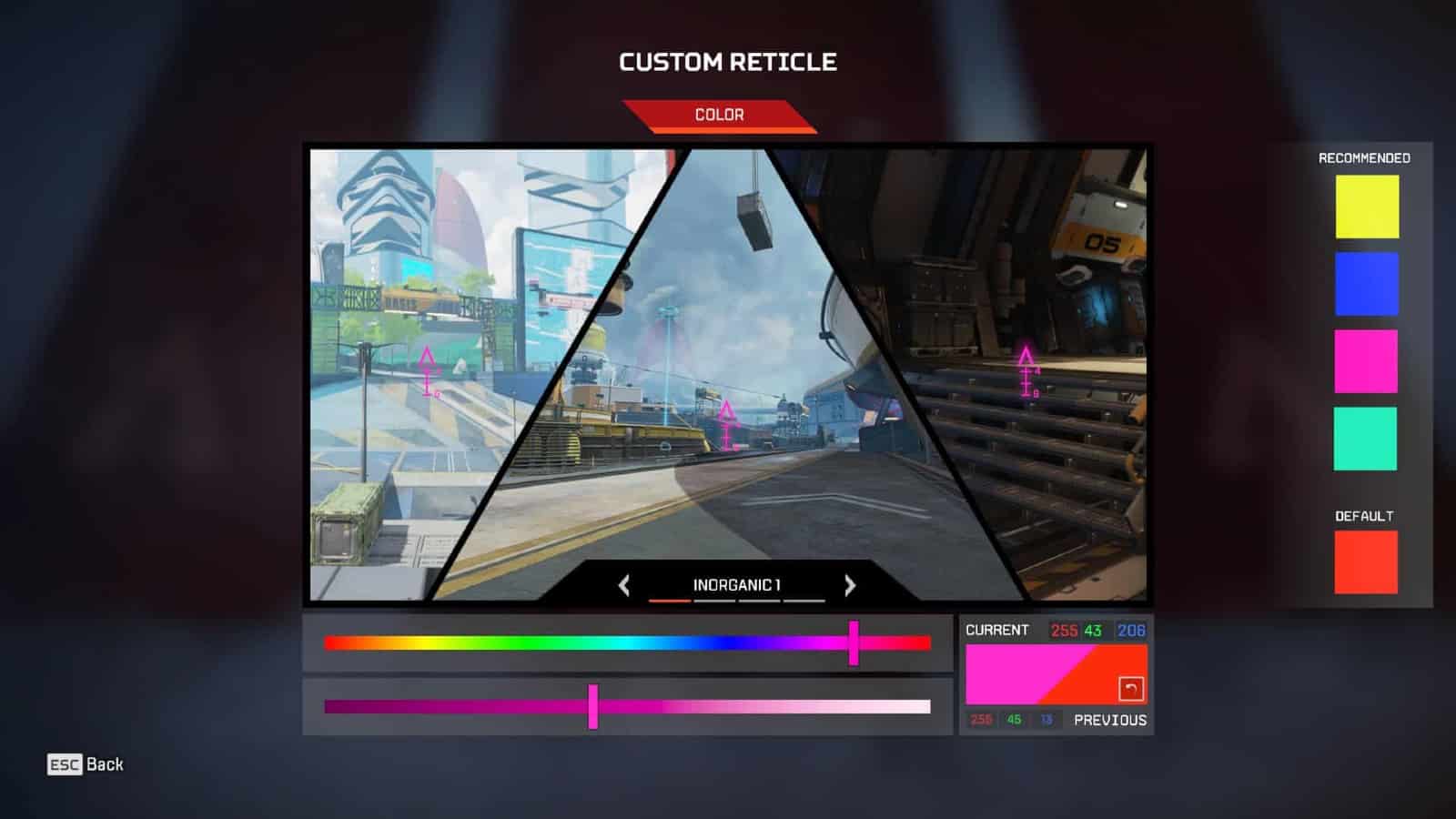Click the saturation slider handle
Screen dimensions: 1456x819
pos(592,706)
